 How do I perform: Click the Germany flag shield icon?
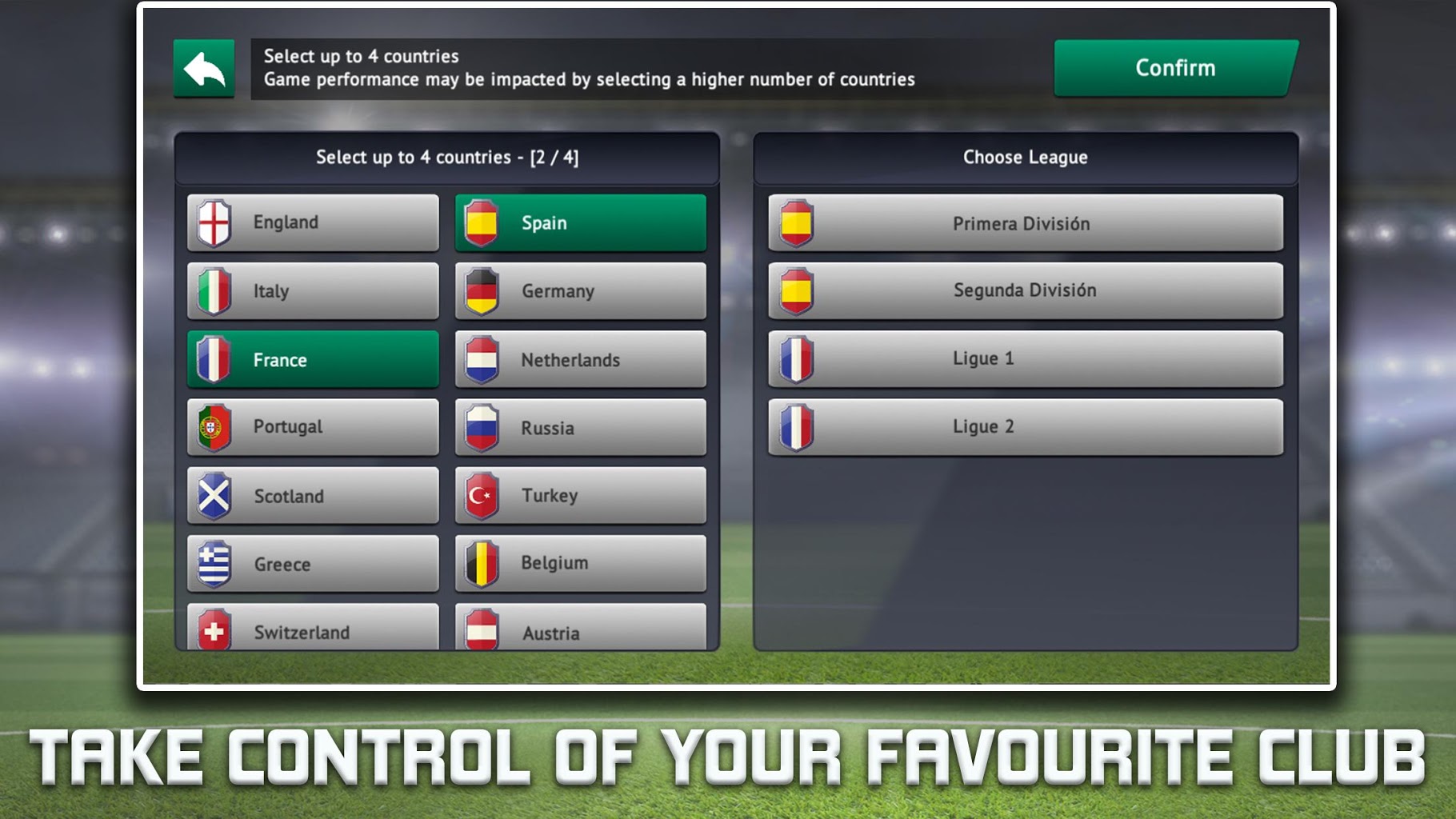(x=481, y=290)
